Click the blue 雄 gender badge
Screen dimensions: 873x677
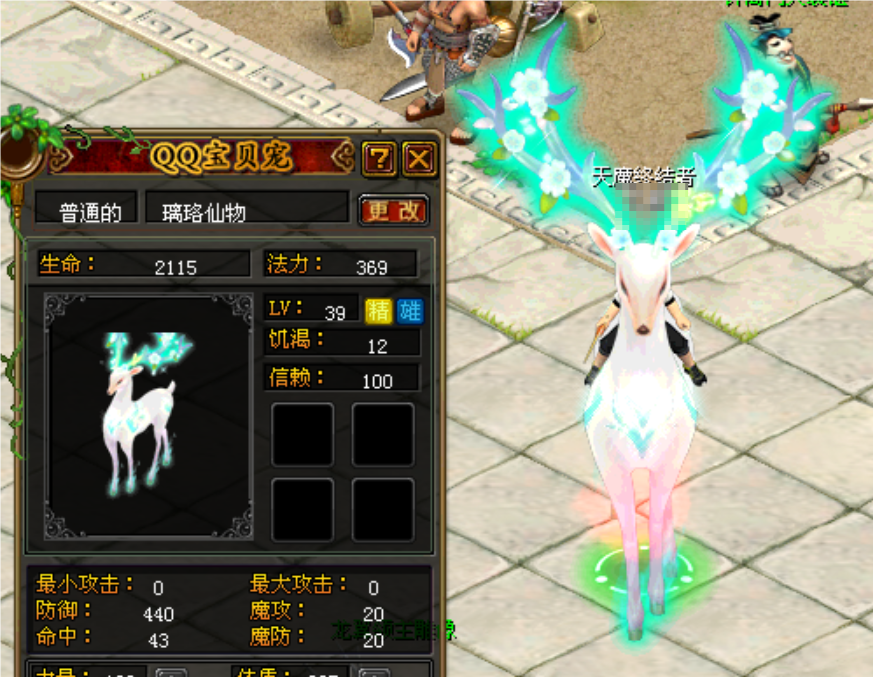[x=410, y=311]
